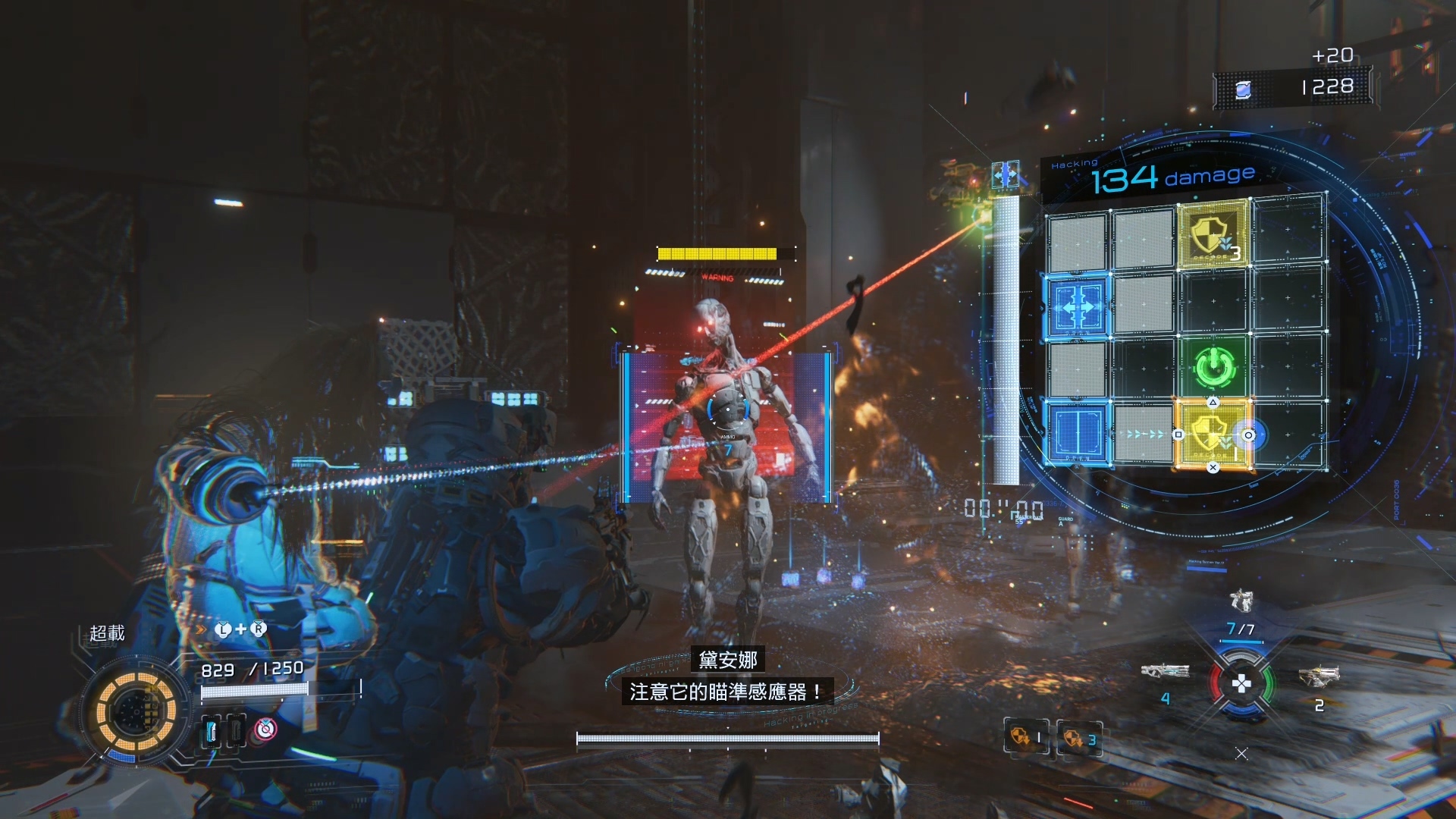Click the d-pad weapon wheel center

1241,684
